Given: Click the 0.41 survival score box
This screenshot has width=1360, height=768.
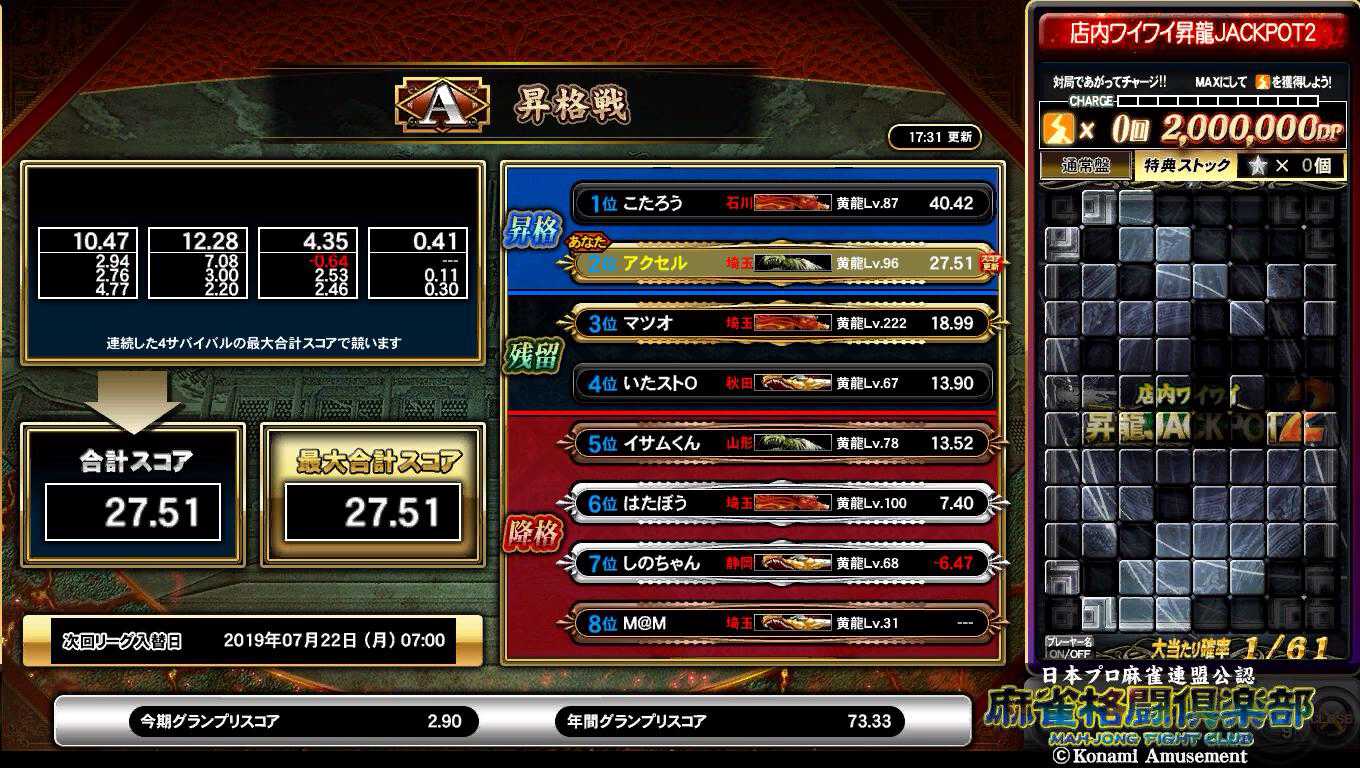Looking at the screenshot, I should click(x=418, y=263).
